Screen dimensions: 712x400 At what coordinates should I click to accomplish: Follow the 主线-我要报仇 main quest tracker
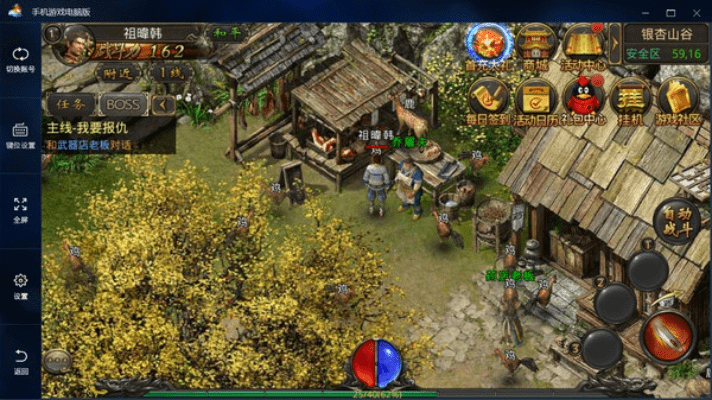pos(95,136)
